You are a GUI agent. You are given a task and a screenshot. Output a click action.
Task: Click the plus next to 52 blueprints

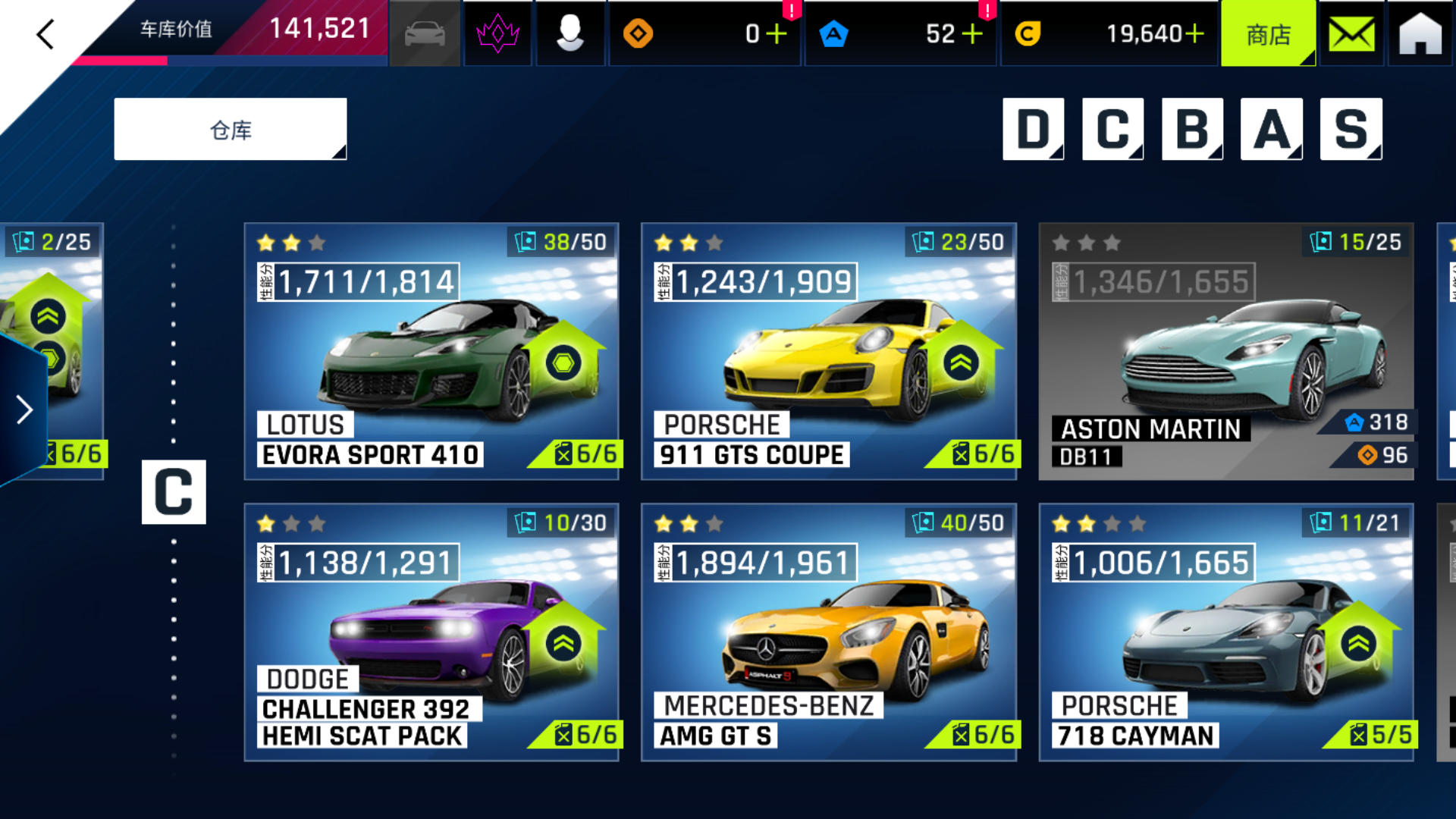[x=974, y=33]
